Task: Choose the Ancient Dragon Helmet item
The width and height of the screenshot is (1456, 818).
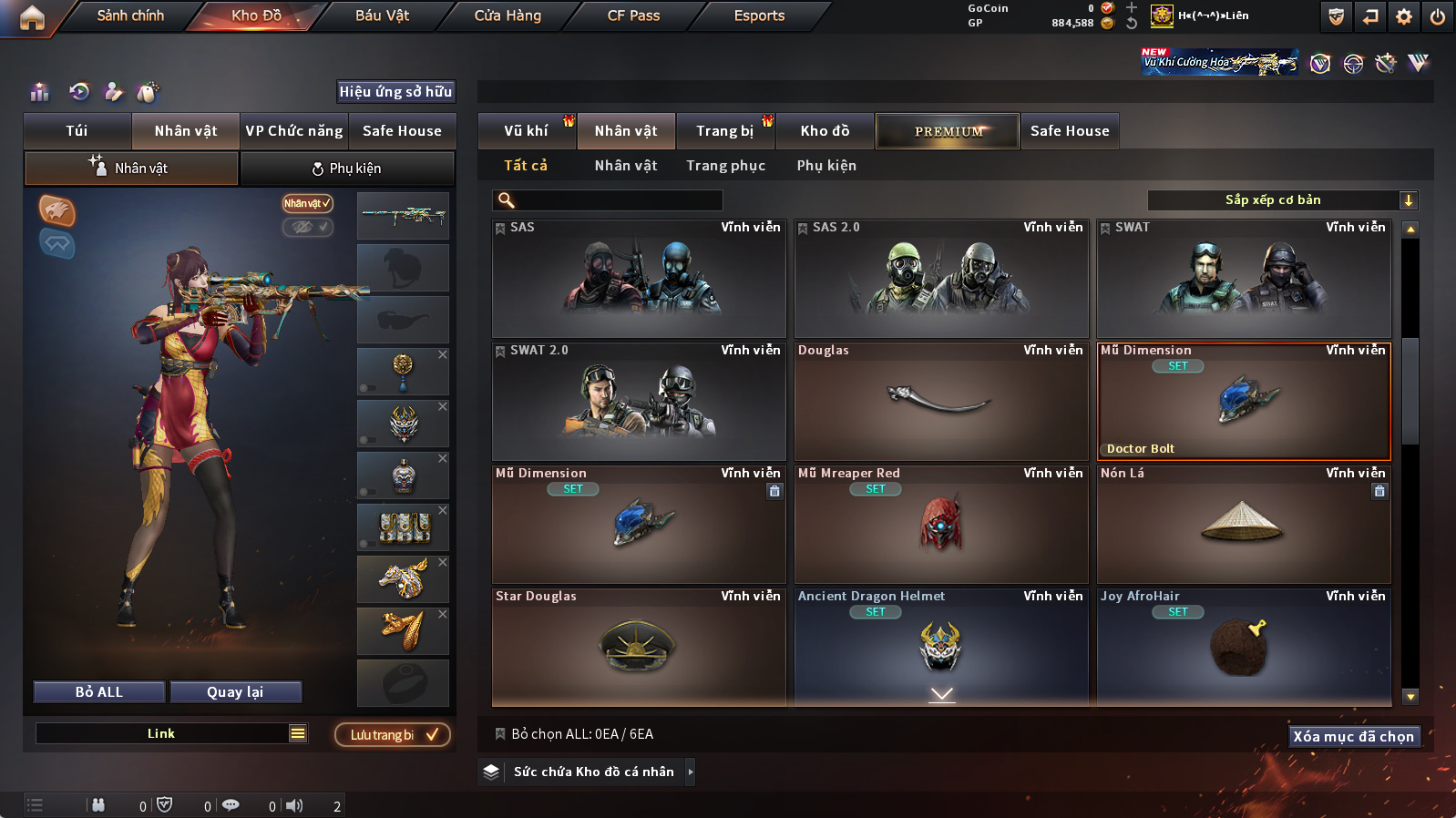Action: pyautogui.click(x=940, y=645)
